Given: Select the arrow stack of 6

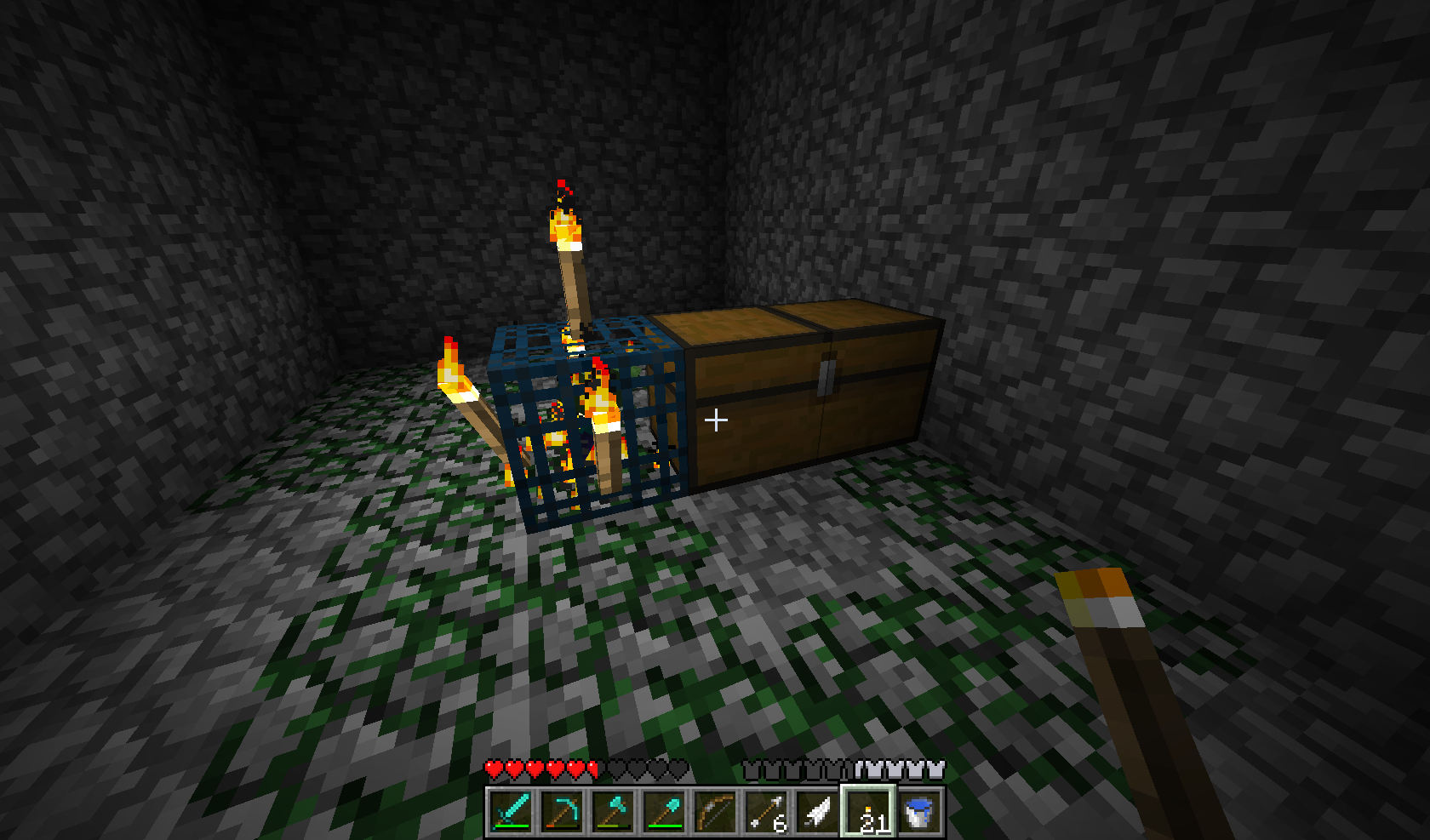Looking at the screenshot, I should pyautogui.click(x=766, y=812).
